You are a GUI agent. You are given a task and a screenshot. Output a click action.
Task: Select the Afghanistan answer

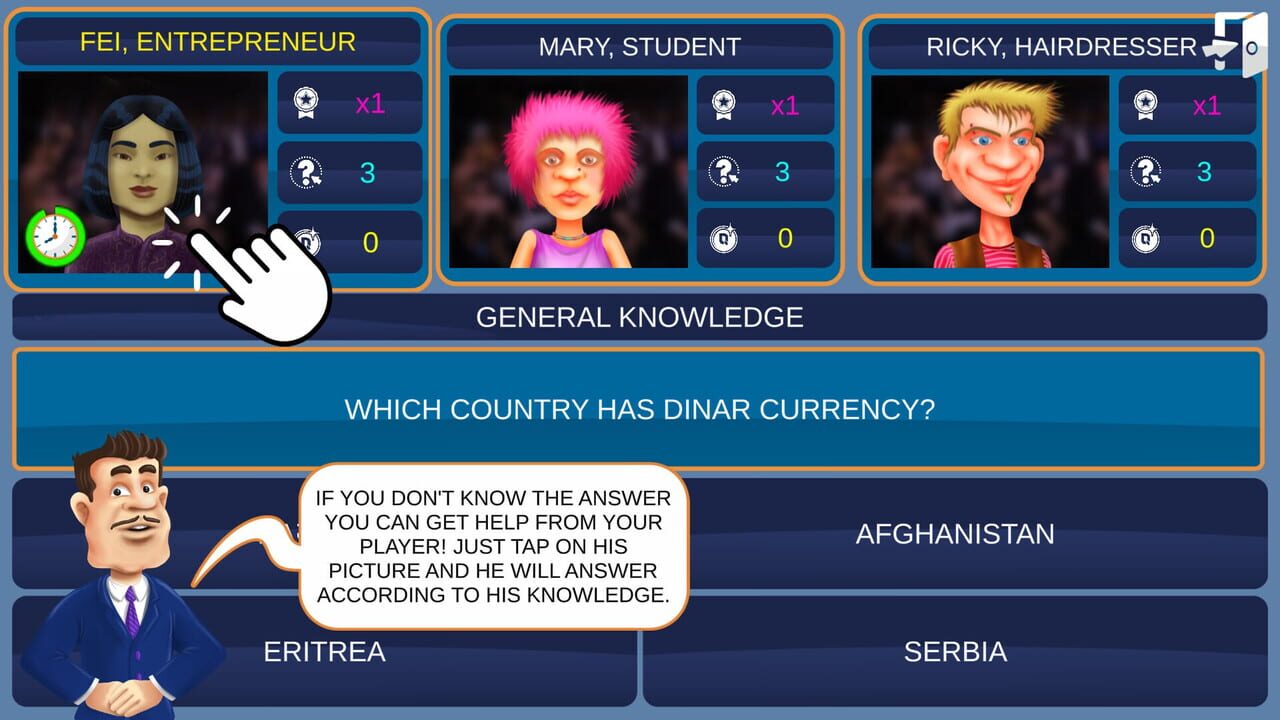tap(955, 534)
